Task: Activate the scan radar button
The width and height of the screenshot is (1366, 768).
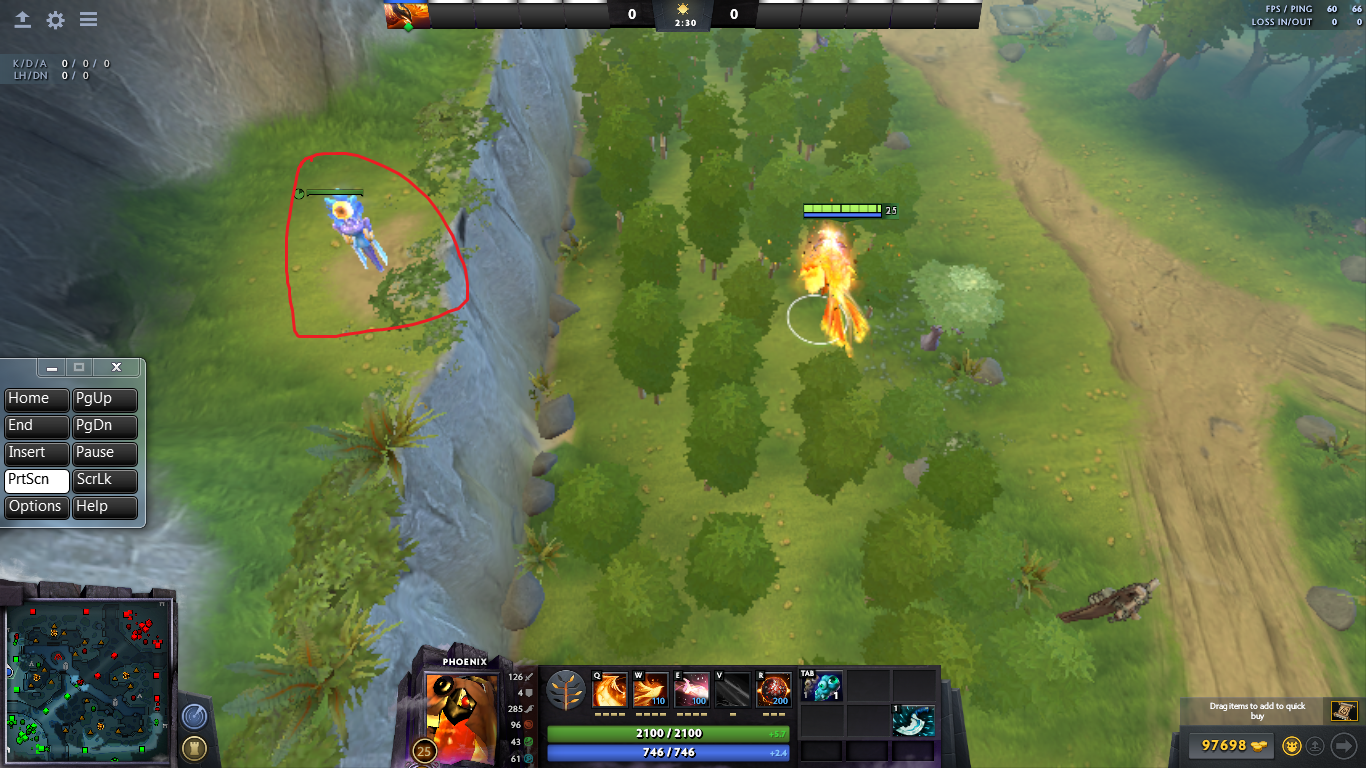Action: point(194,717)
